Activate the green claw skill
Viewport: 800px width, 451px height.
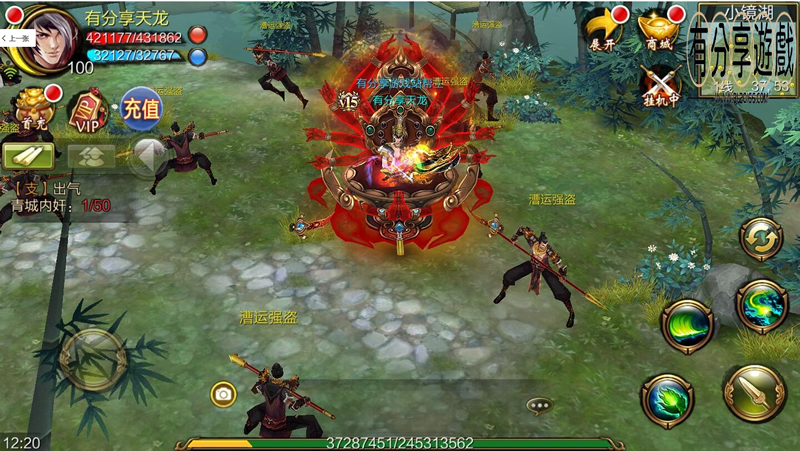[667, 400]
